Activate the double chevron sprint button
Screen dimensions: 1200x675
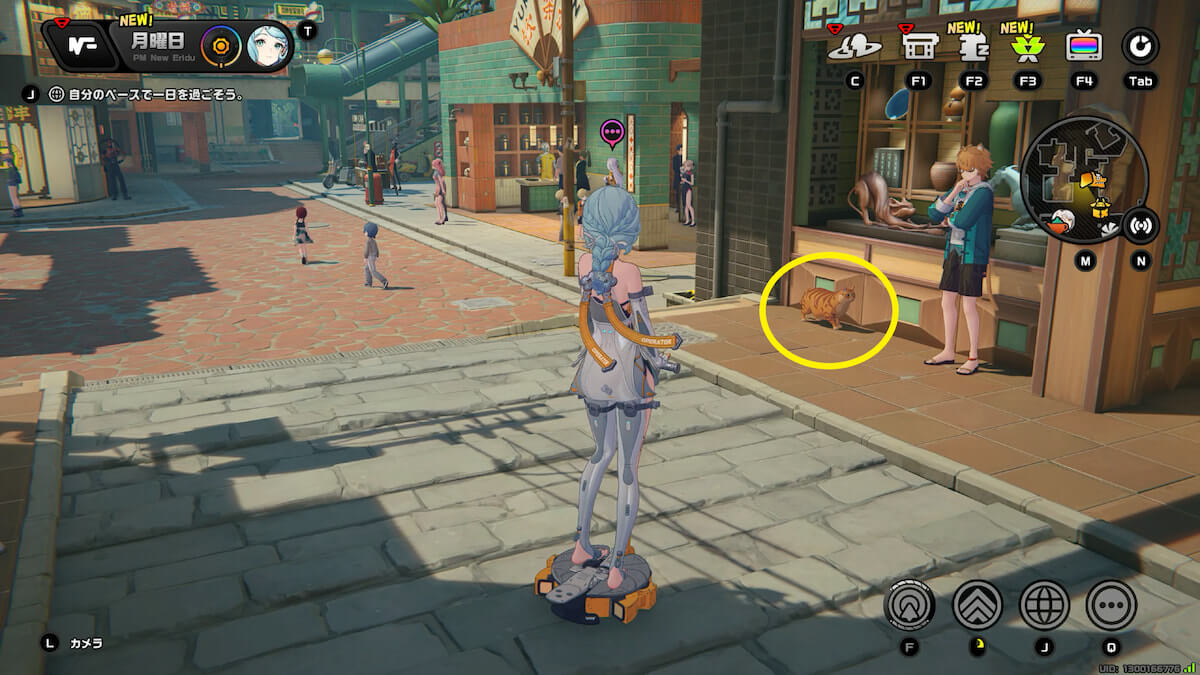click(x=977, y=604)
